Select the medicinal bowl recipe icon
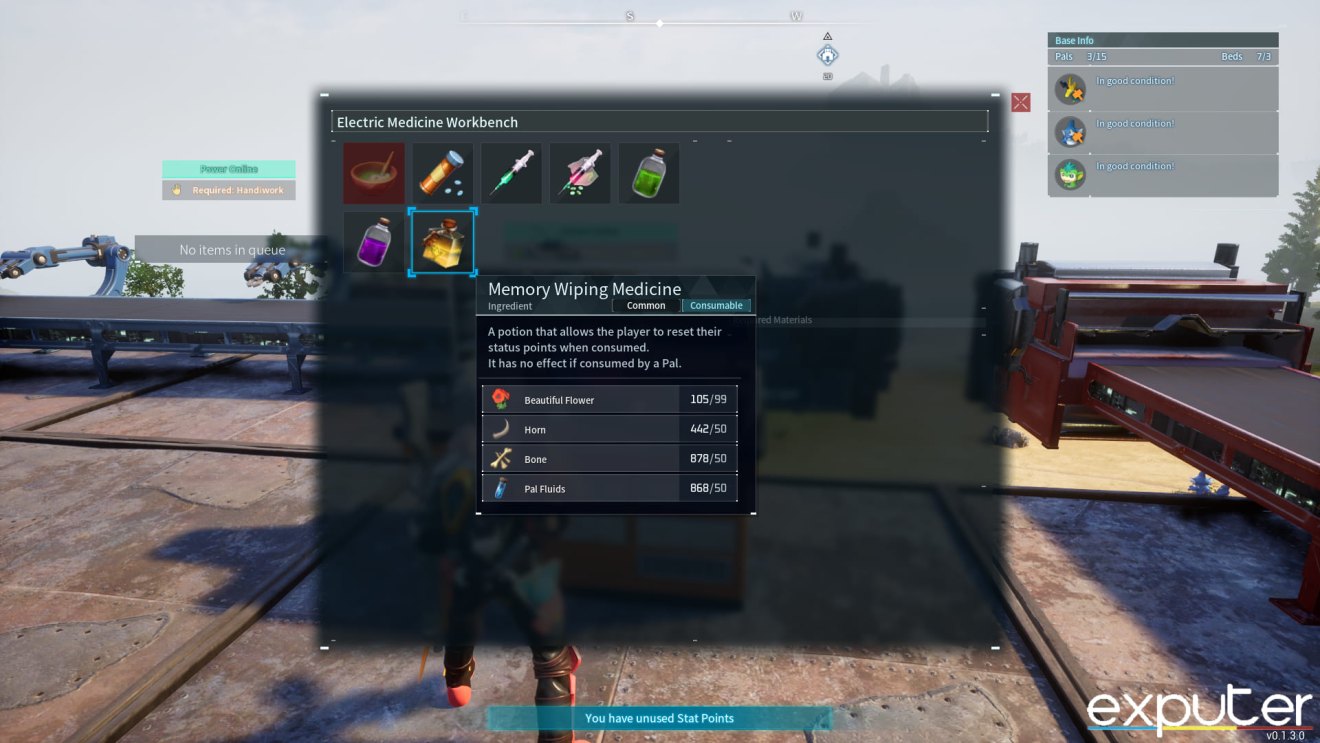 tap(373, 171)
